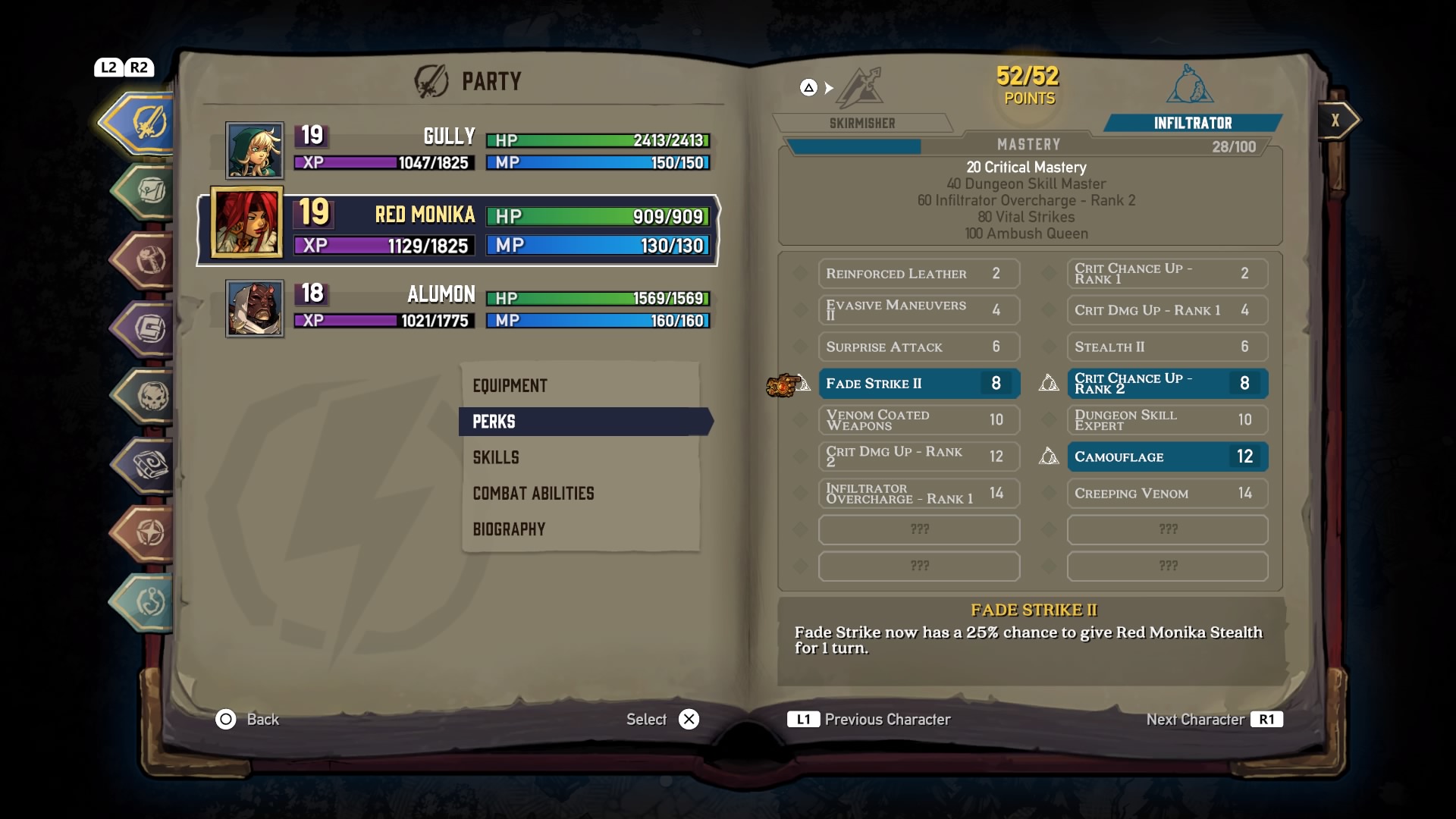
Task: Toggle the Camouflage perk
Action: 1167,457
